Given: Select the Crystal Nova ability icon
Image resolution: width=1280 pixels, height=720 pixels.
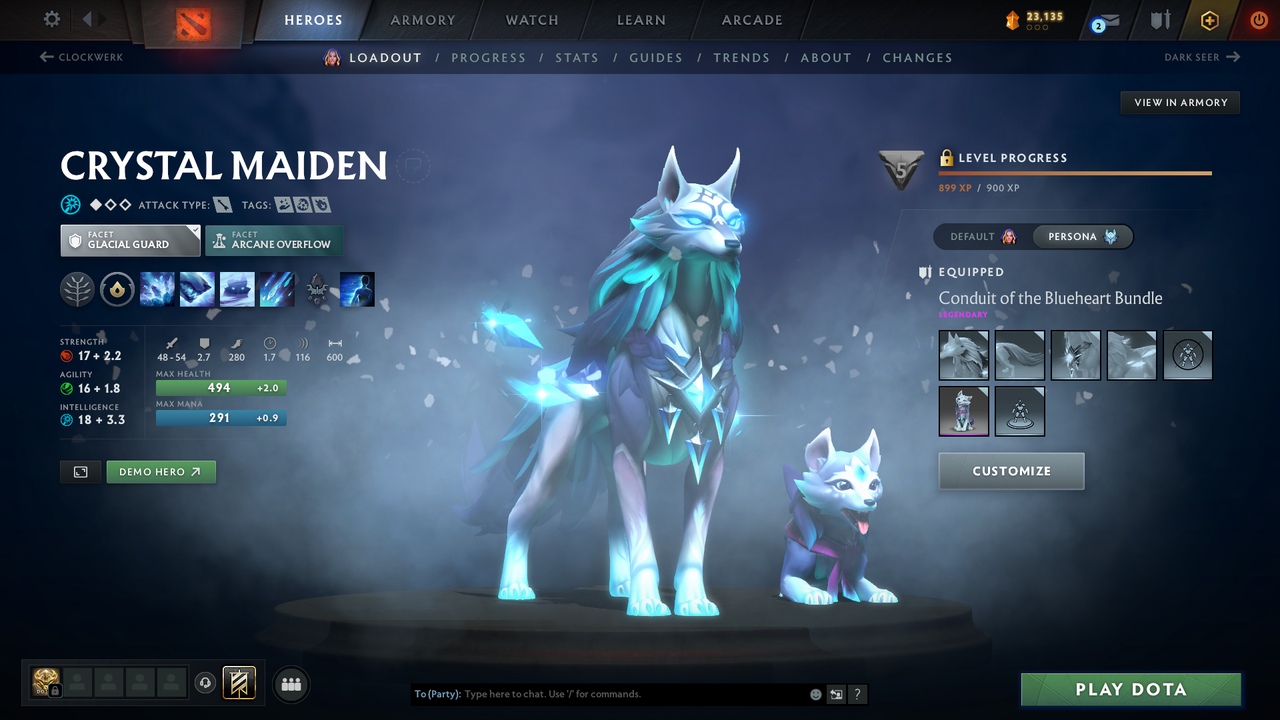Looking at the screenshot, I should pos(157,289).
